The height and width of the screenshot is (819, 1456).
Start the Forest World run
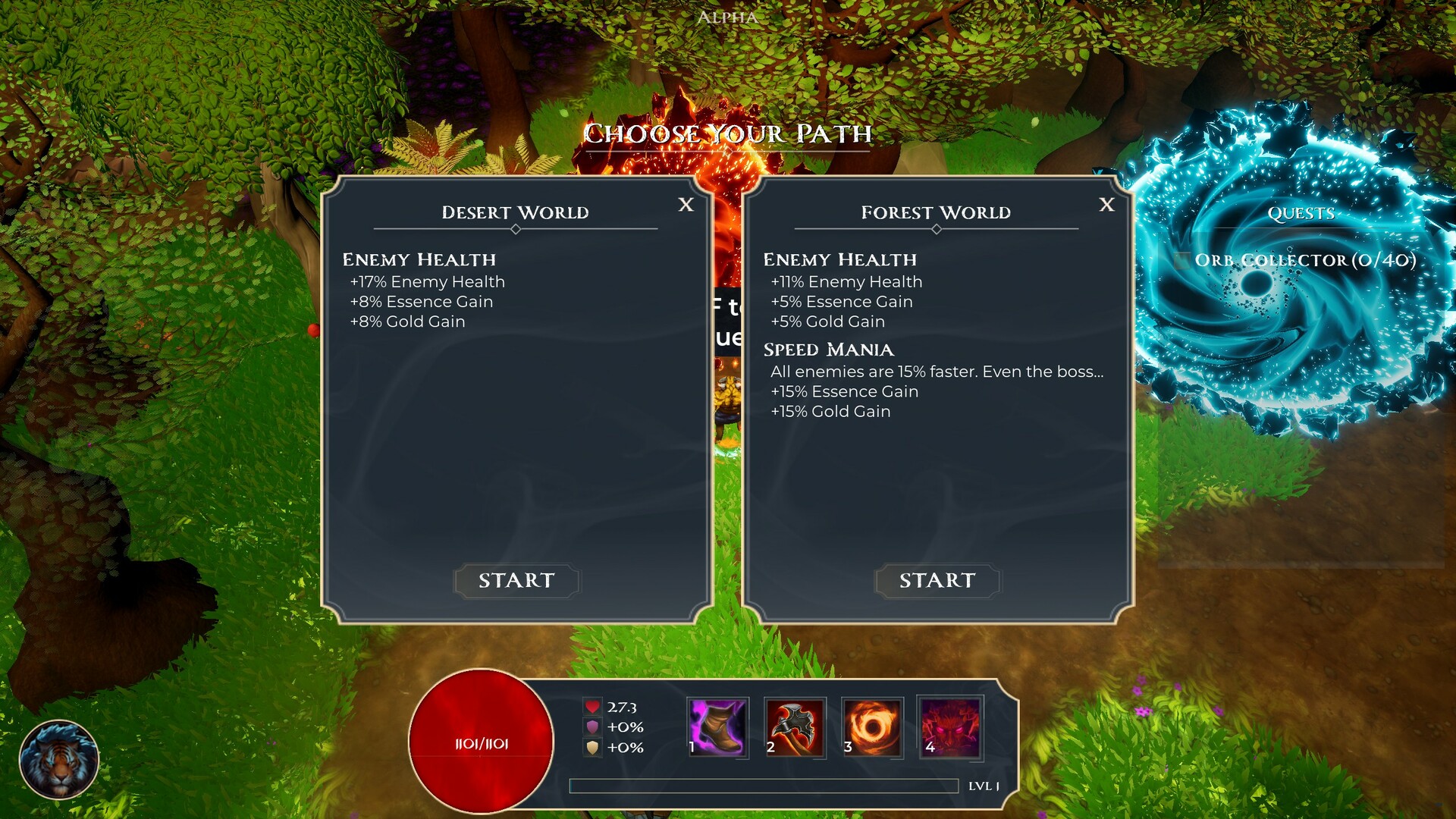937,581
